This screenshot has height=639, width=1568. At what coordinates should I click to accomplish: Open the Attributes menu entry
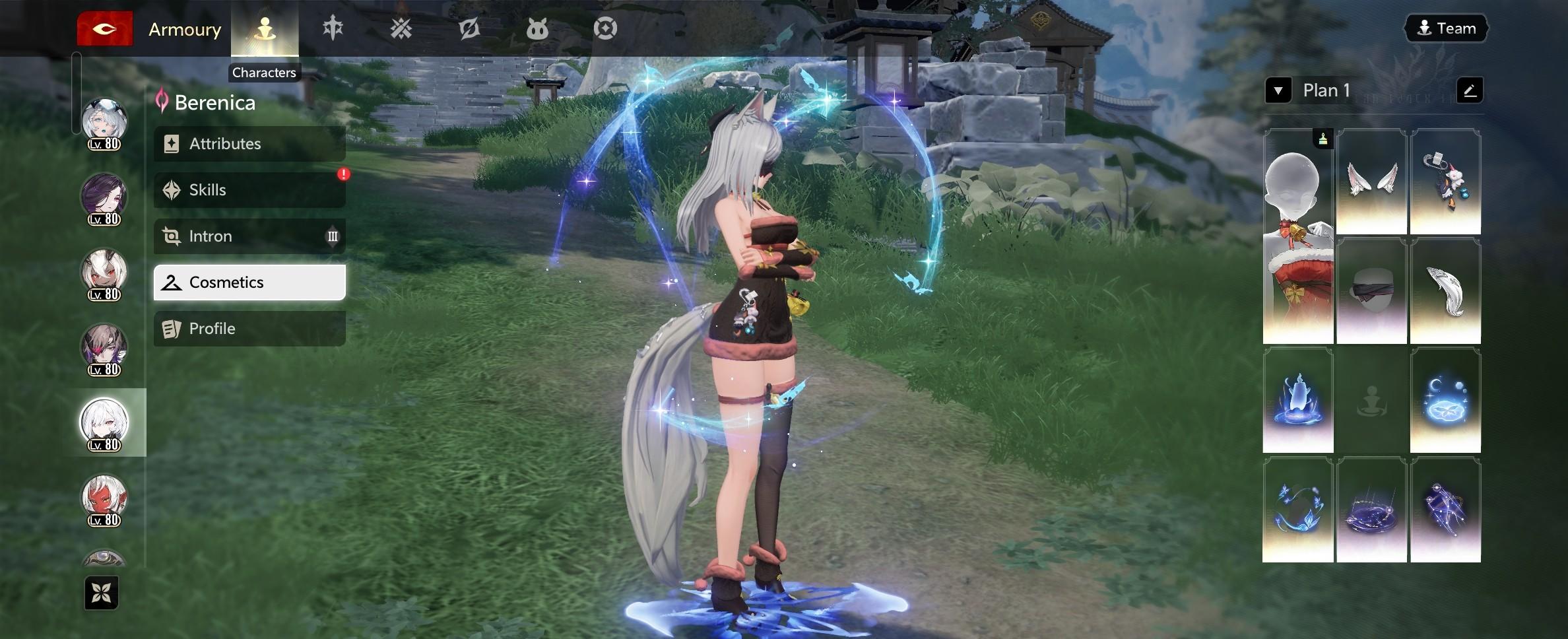(249, 144)
